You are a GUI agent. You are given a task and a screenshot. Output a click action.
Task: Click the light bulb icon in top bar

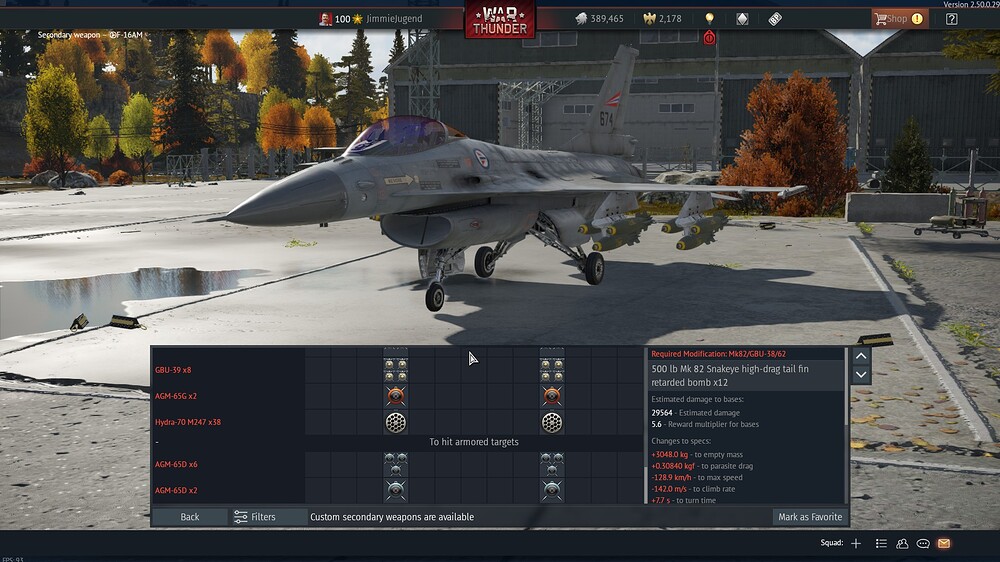[x=709, y=19]
